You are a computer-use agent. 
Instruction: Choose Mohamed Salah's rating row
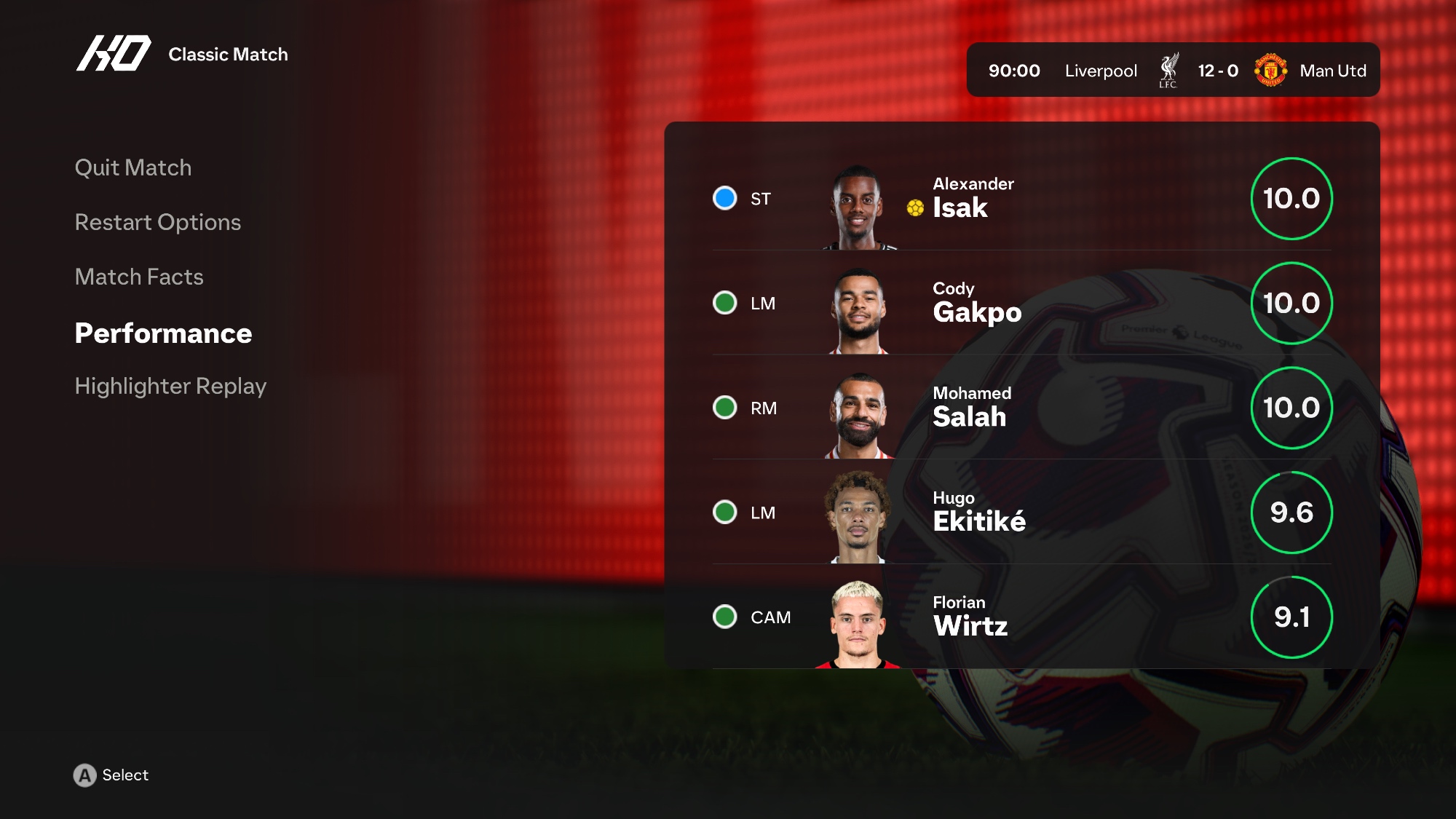point(1021,408)
